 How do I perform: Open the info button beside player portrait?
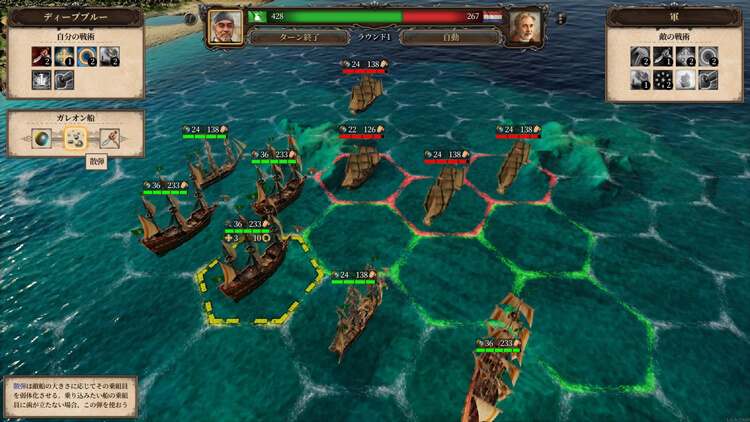point(191,19)
